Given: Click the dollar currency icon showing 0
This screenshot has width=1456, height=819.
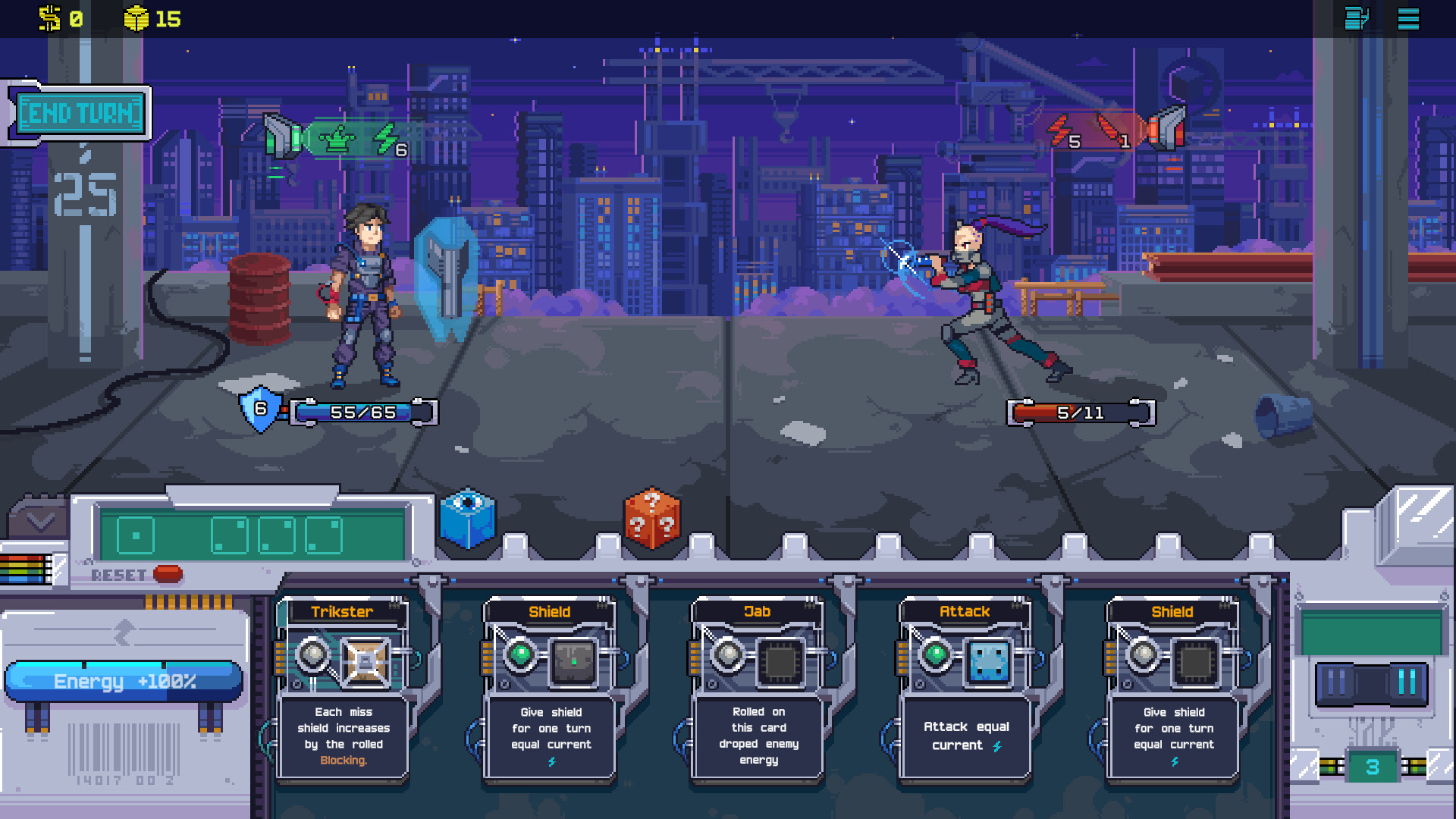Looking at the screenshot, I should point(50,19).
